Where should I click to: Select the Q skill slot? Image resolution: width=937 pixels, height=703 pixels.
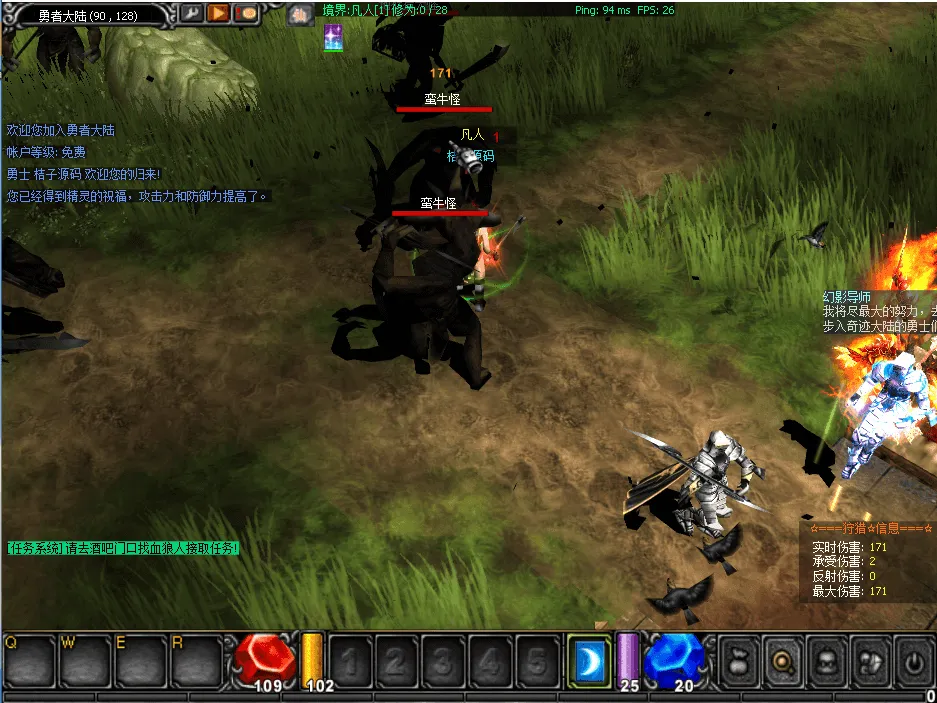(x=28, y=660)
